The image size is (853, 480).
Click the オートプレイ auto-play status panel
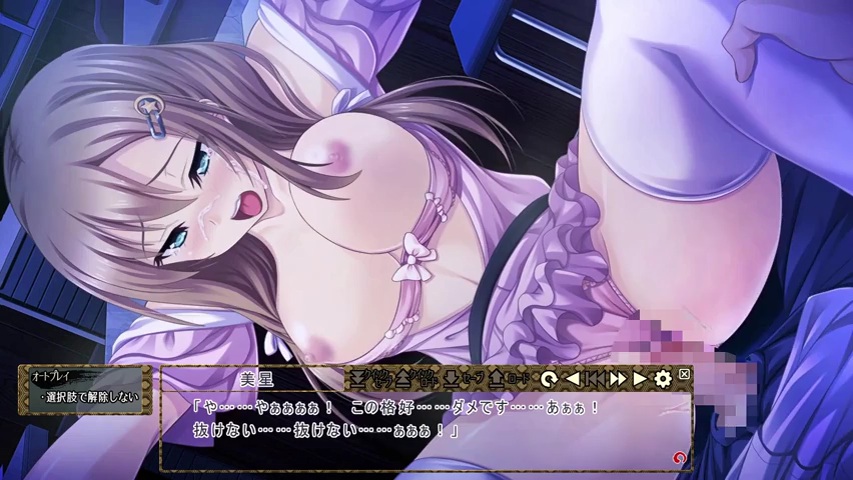[85, 389]
